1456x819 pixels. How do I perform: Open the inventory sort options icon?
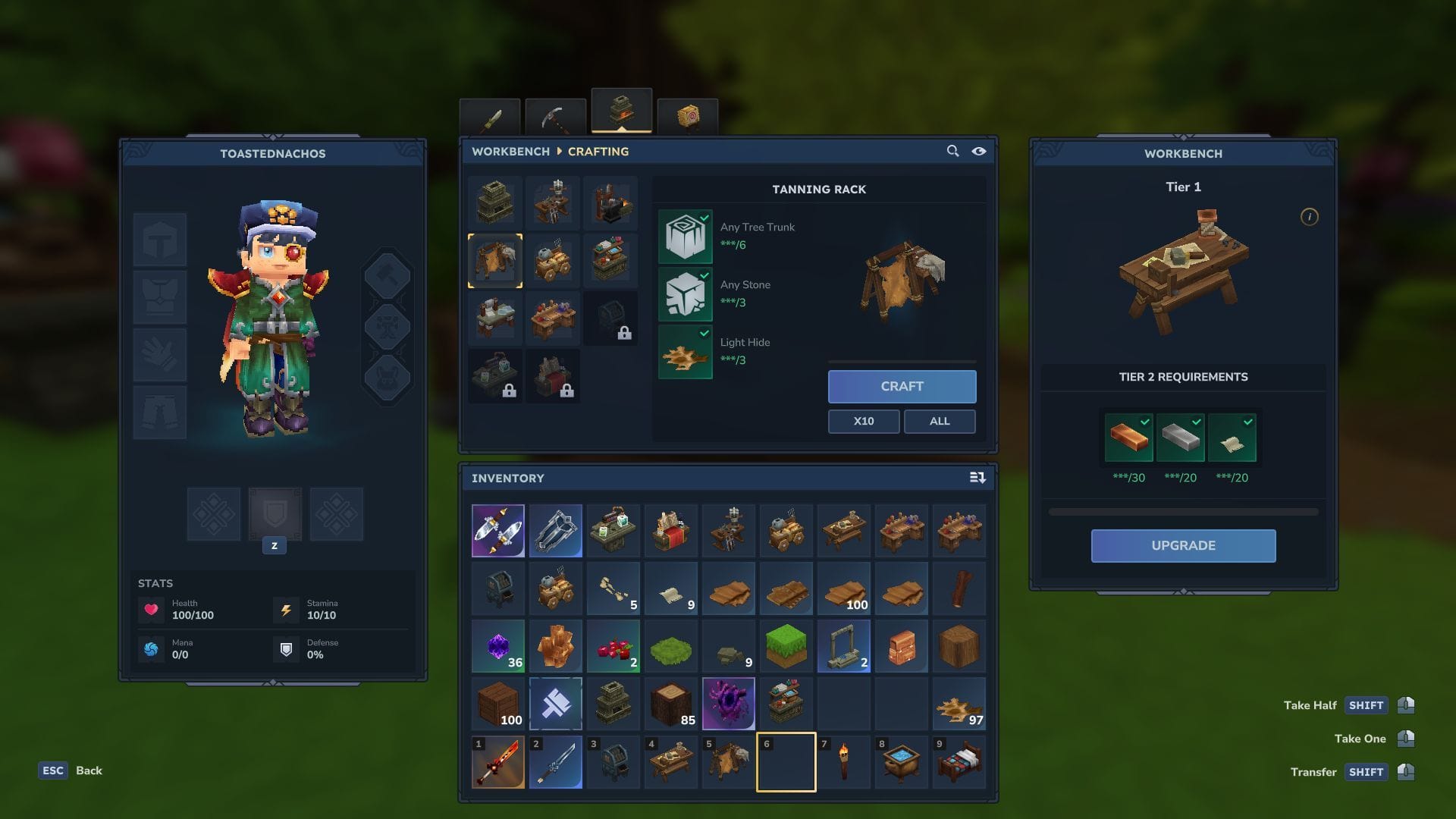(x=977, y=478)
